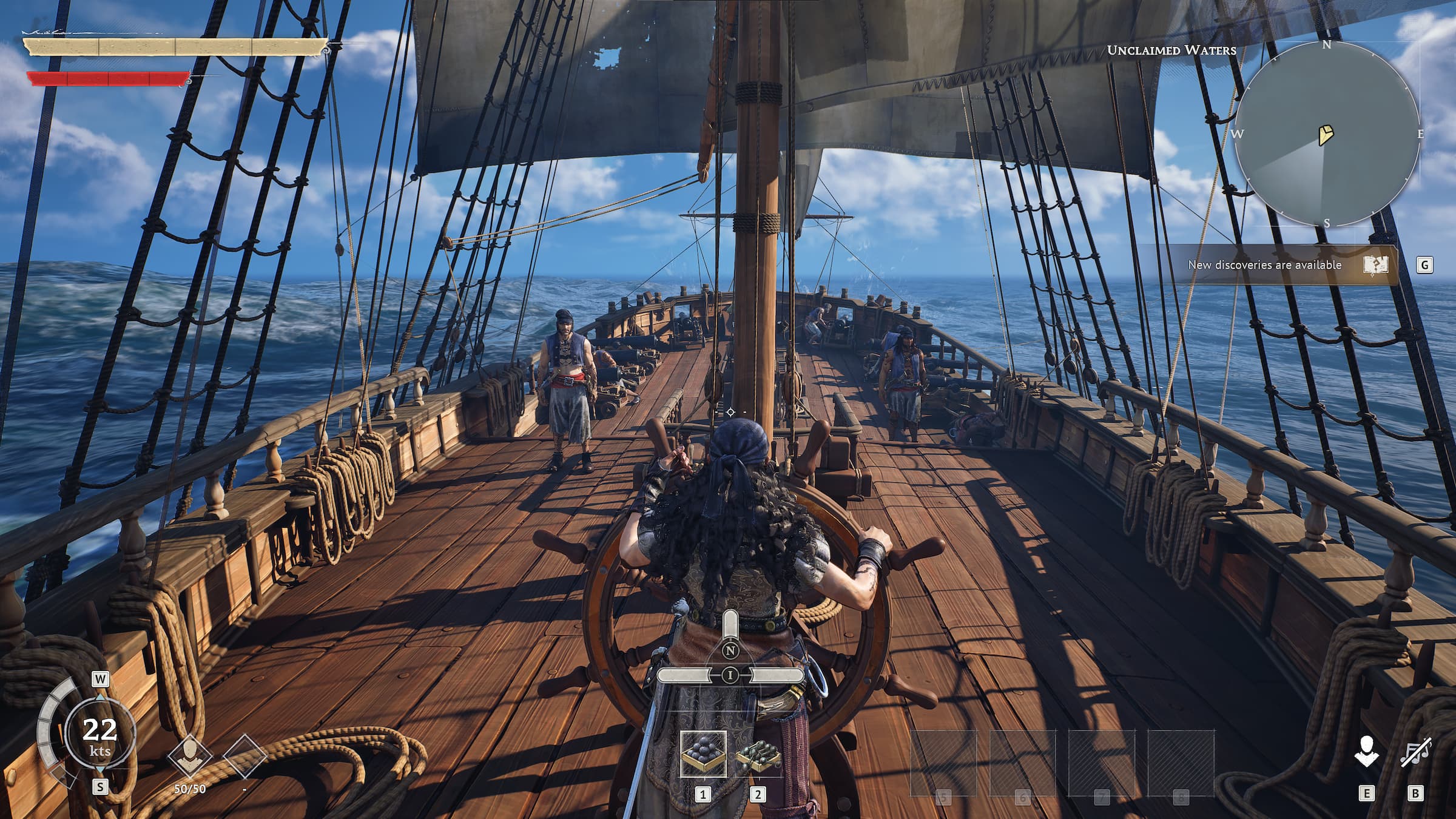Select the empty diamond slot beside crew icon
The height and width of the screenshot is (819, 1456).
coord(244,757)
